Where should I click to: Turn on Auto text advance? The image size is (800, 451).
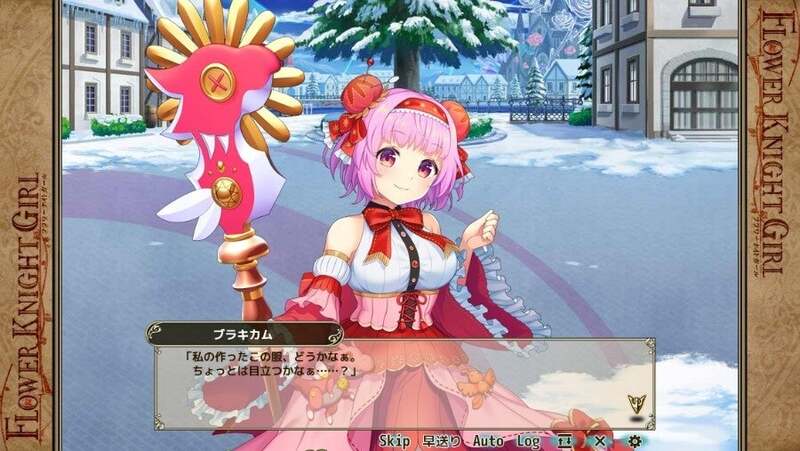[x=488, y=440]
